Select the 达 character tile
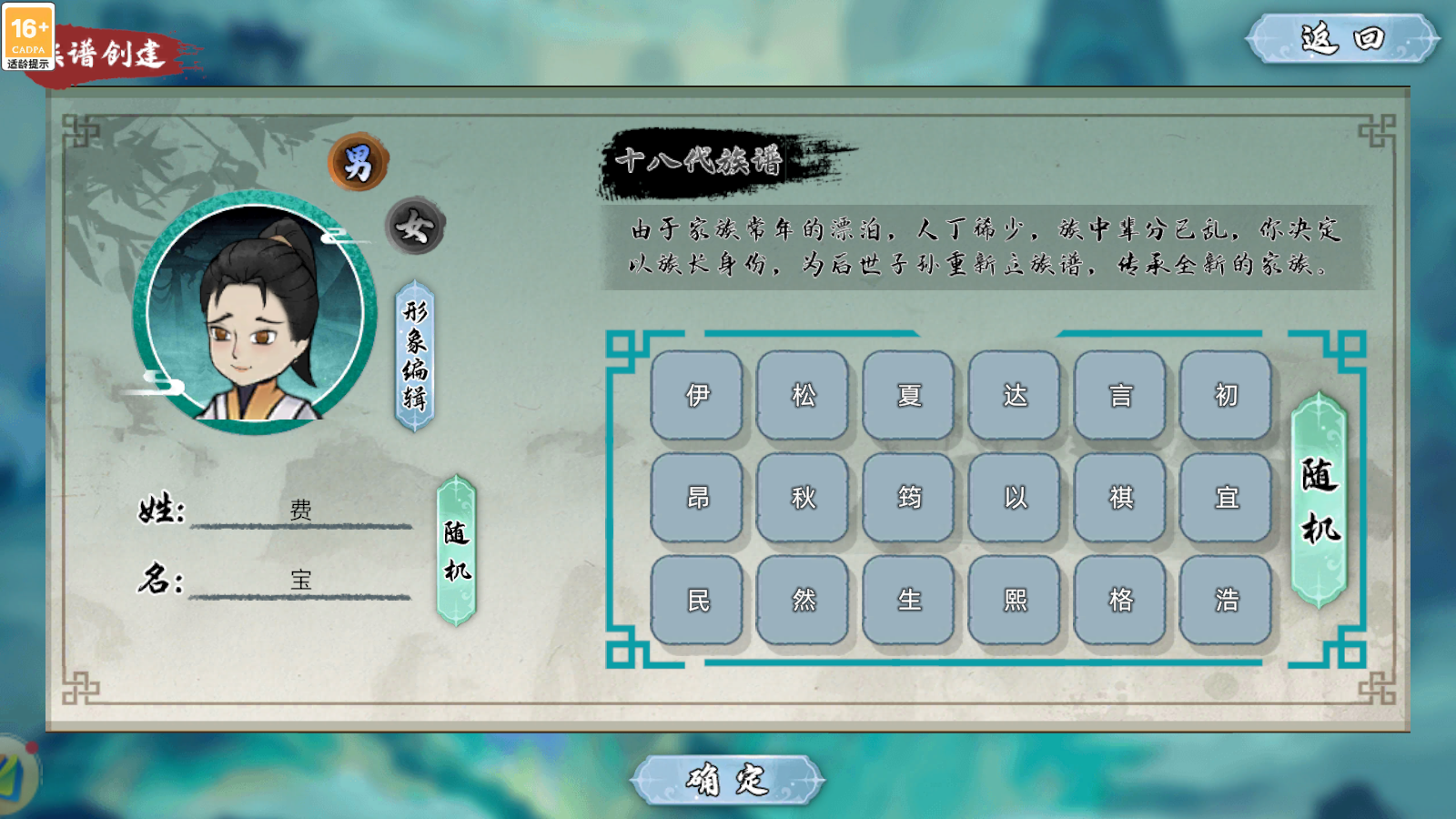 tap(1015, 396)
